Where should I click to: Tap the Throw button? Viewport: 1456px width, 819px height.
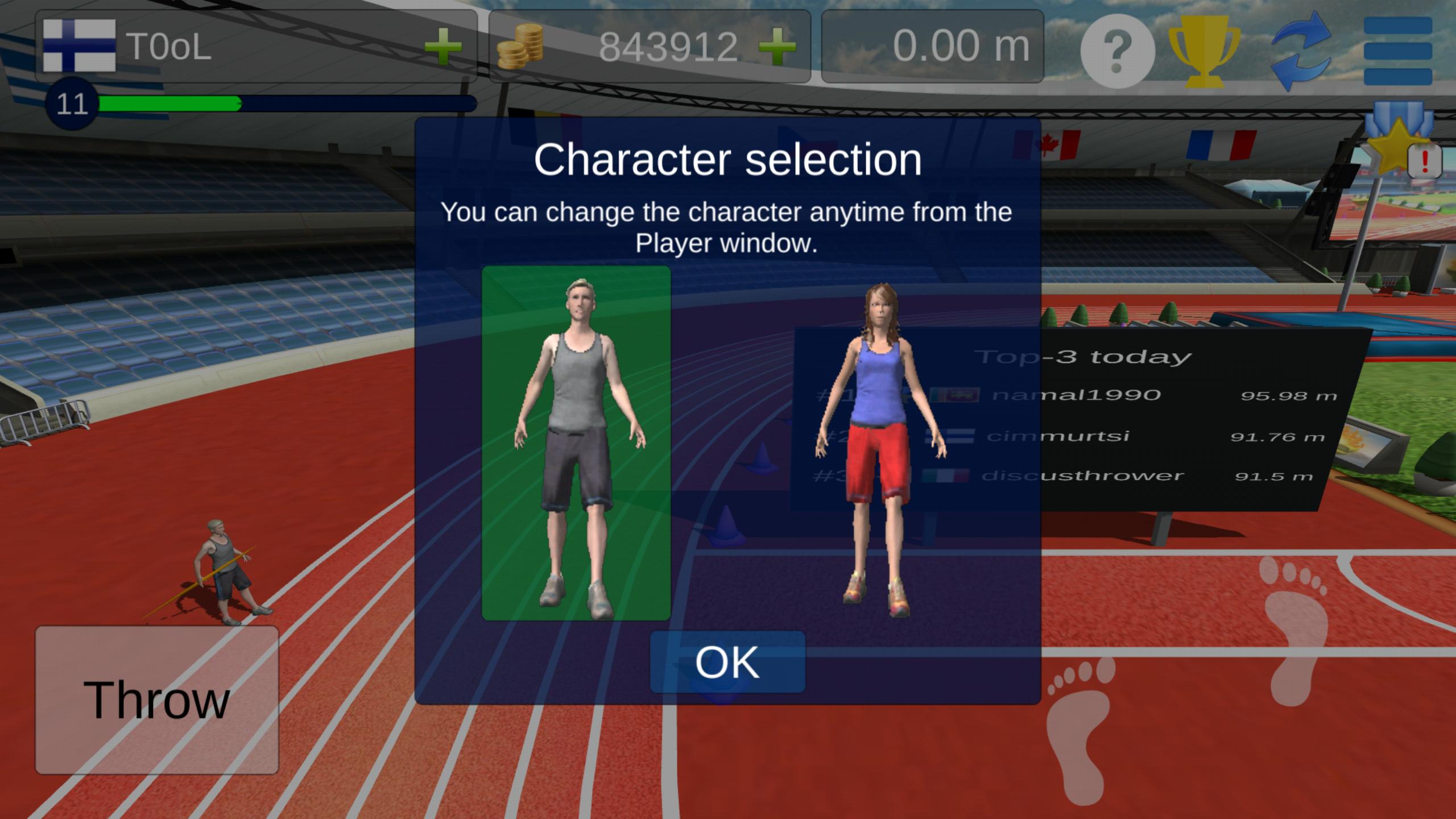click(157, 700)
